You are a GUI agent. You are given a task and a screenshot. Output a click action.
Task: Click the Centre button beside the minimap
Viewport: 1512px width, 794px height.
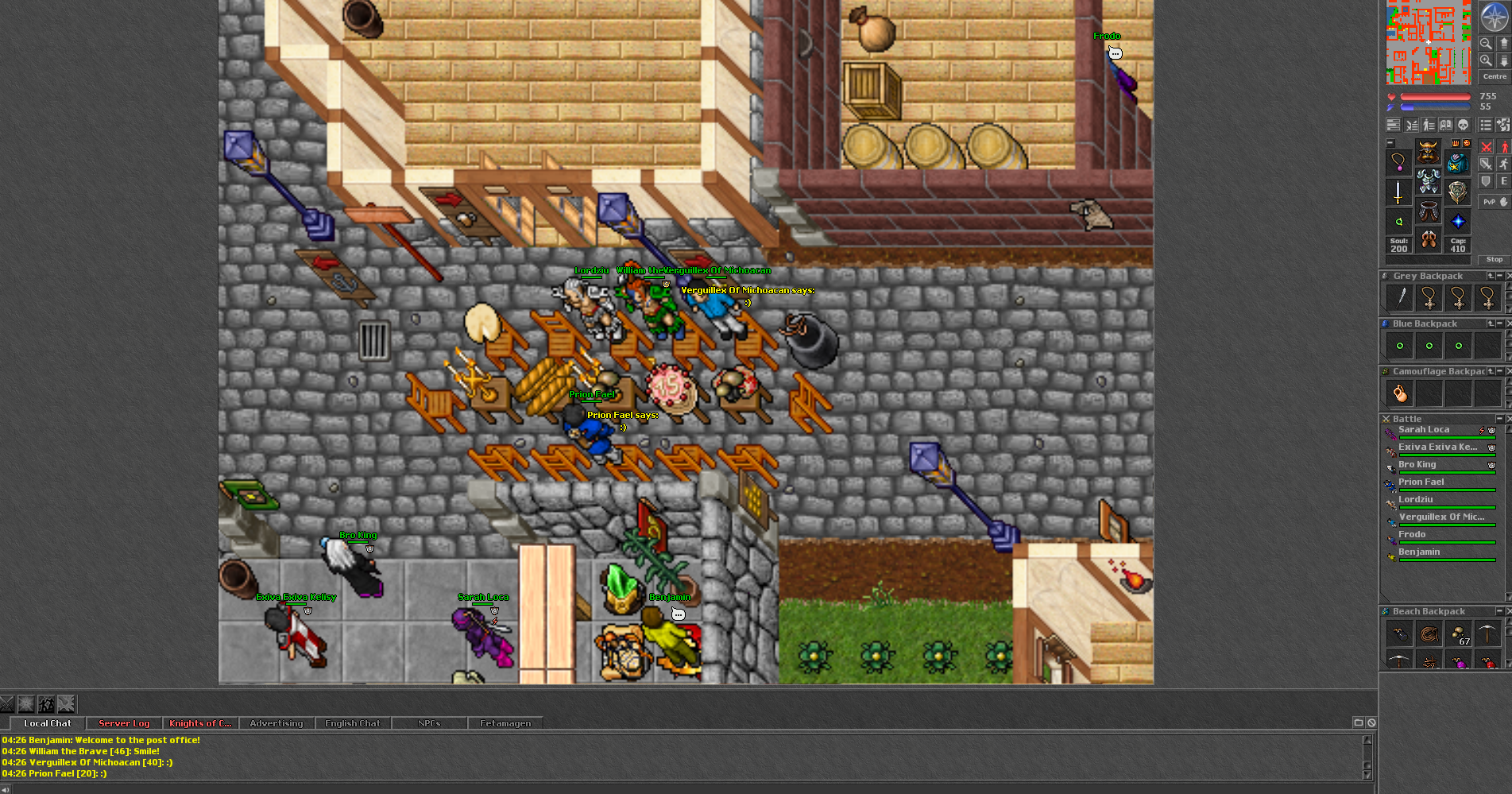[x=1494, y=76]
